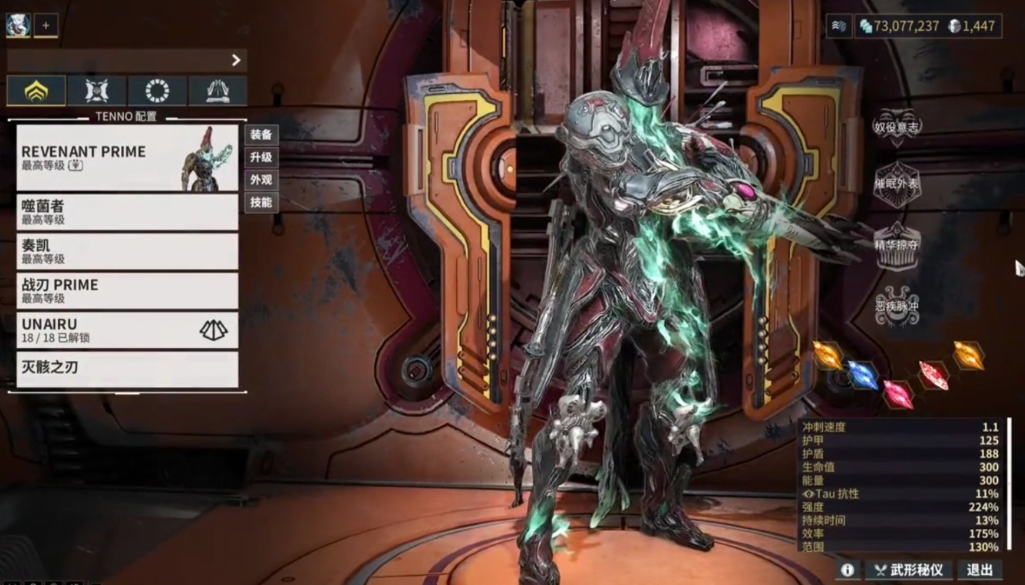Image resolution: width=1025 pixels, height=585 pixels.
Task: Select the 奏凯 weapon slot
Action: 127,251
